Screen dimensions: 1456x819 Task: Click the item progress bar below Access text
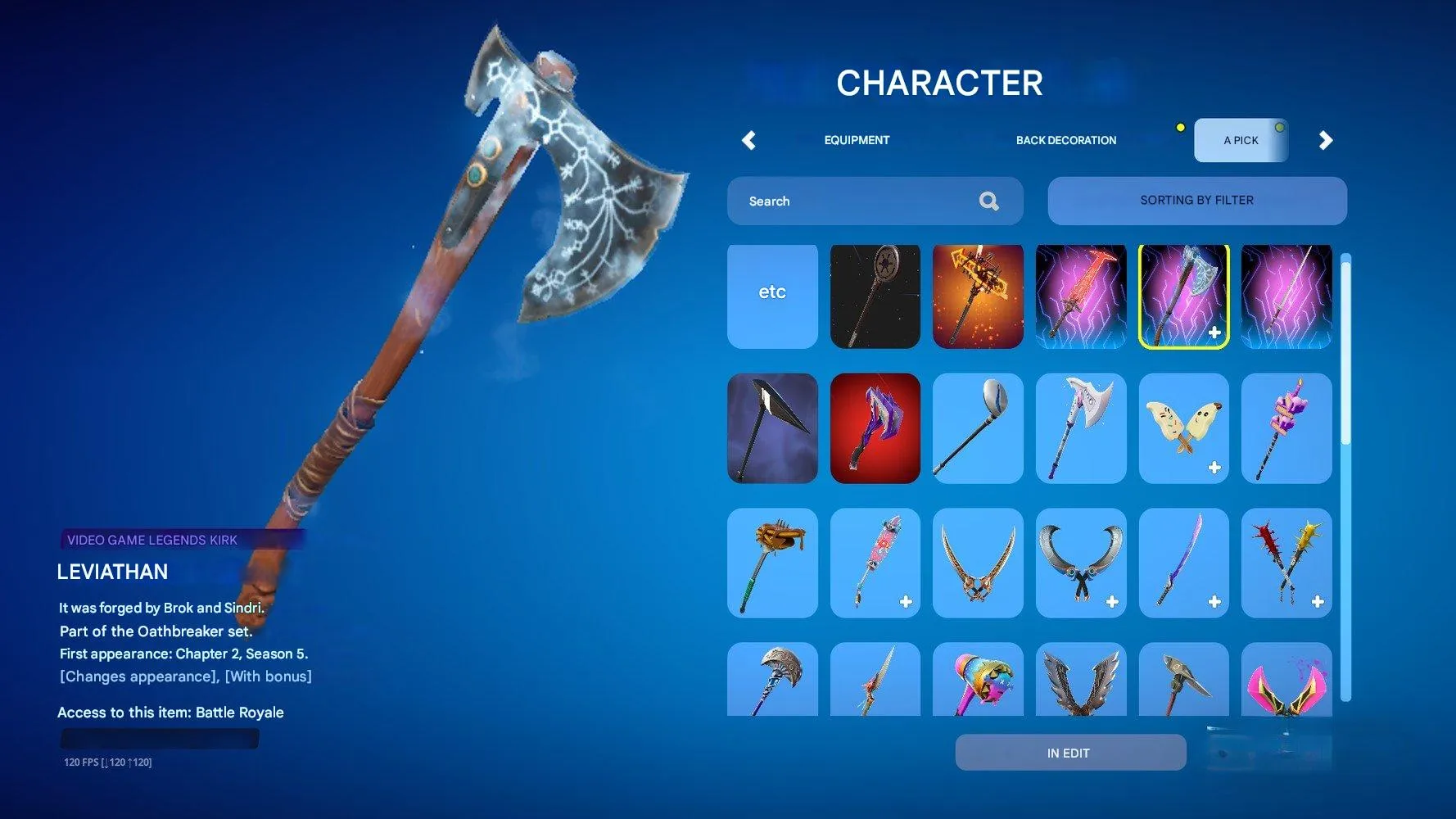click(159, 738)
